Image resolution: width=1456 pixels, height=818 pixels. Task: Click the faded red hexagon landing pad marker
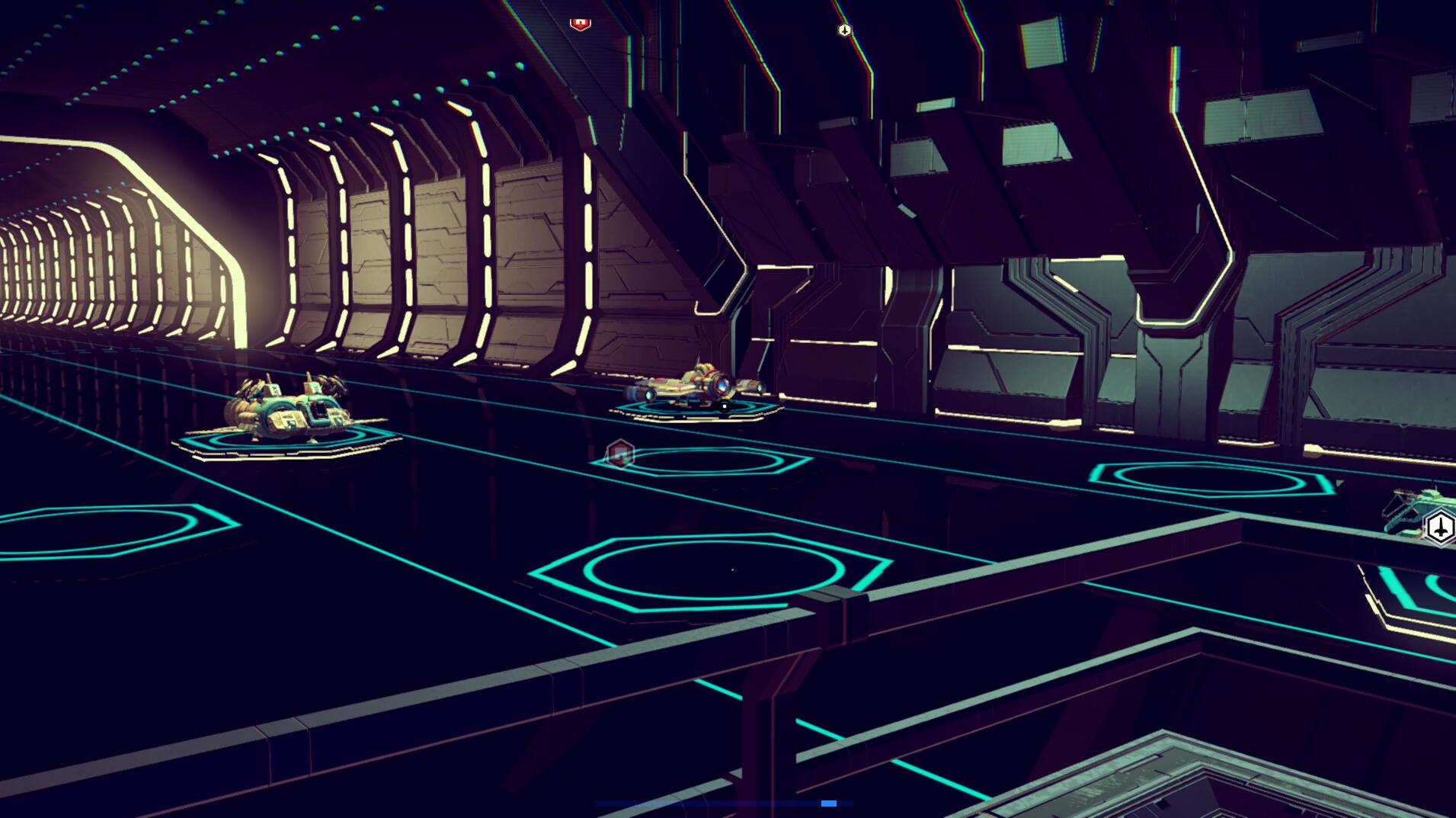click(621, 455)
